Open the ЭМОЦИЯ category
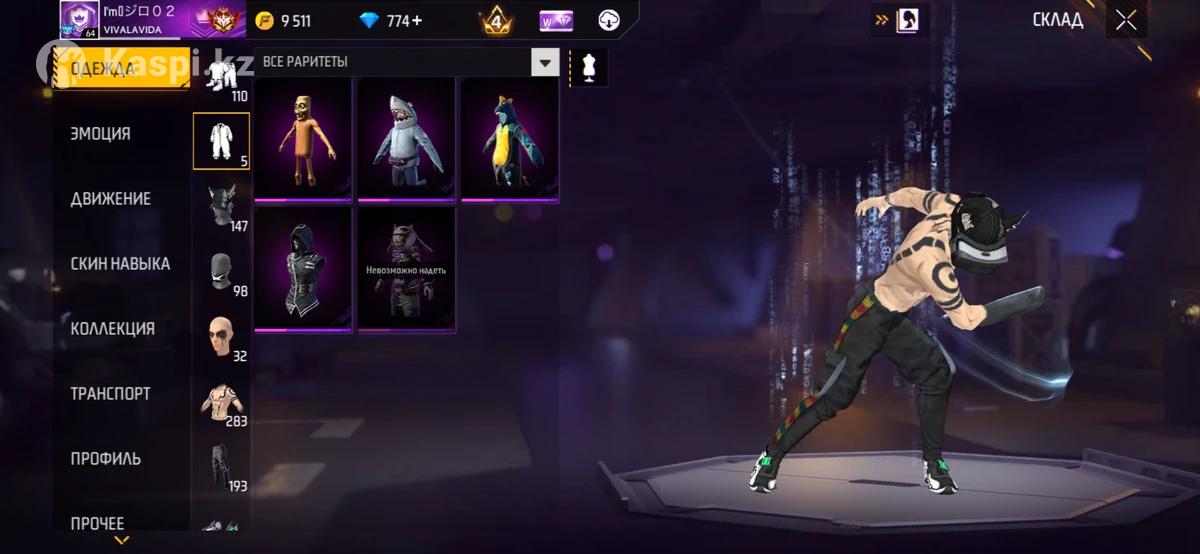Viewport: 1200px width, 554px height. pos(100,134)
